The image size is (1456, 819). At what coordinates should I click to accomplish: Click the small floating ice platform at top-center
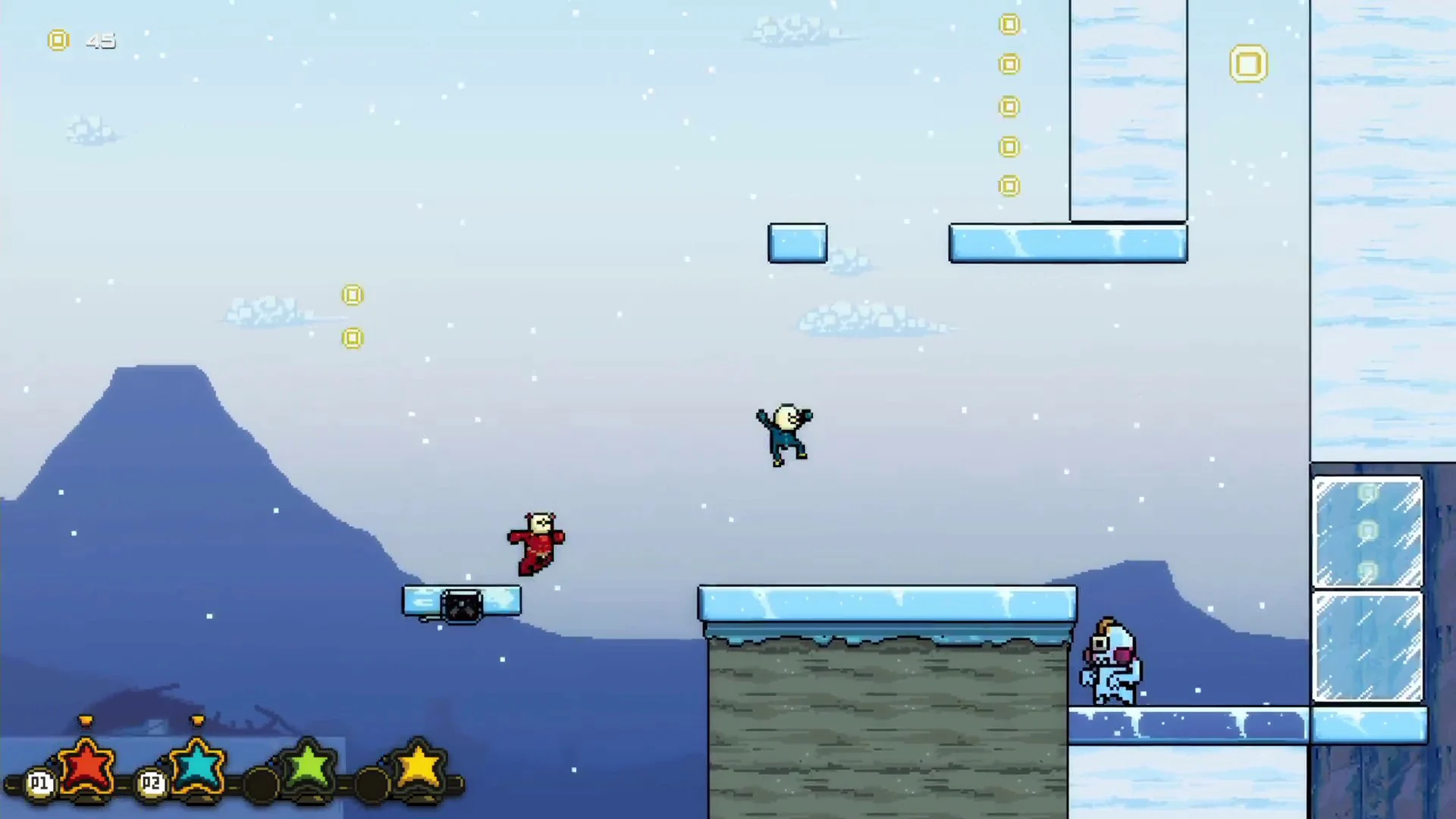pyautogui.click(x=797, y=243)
